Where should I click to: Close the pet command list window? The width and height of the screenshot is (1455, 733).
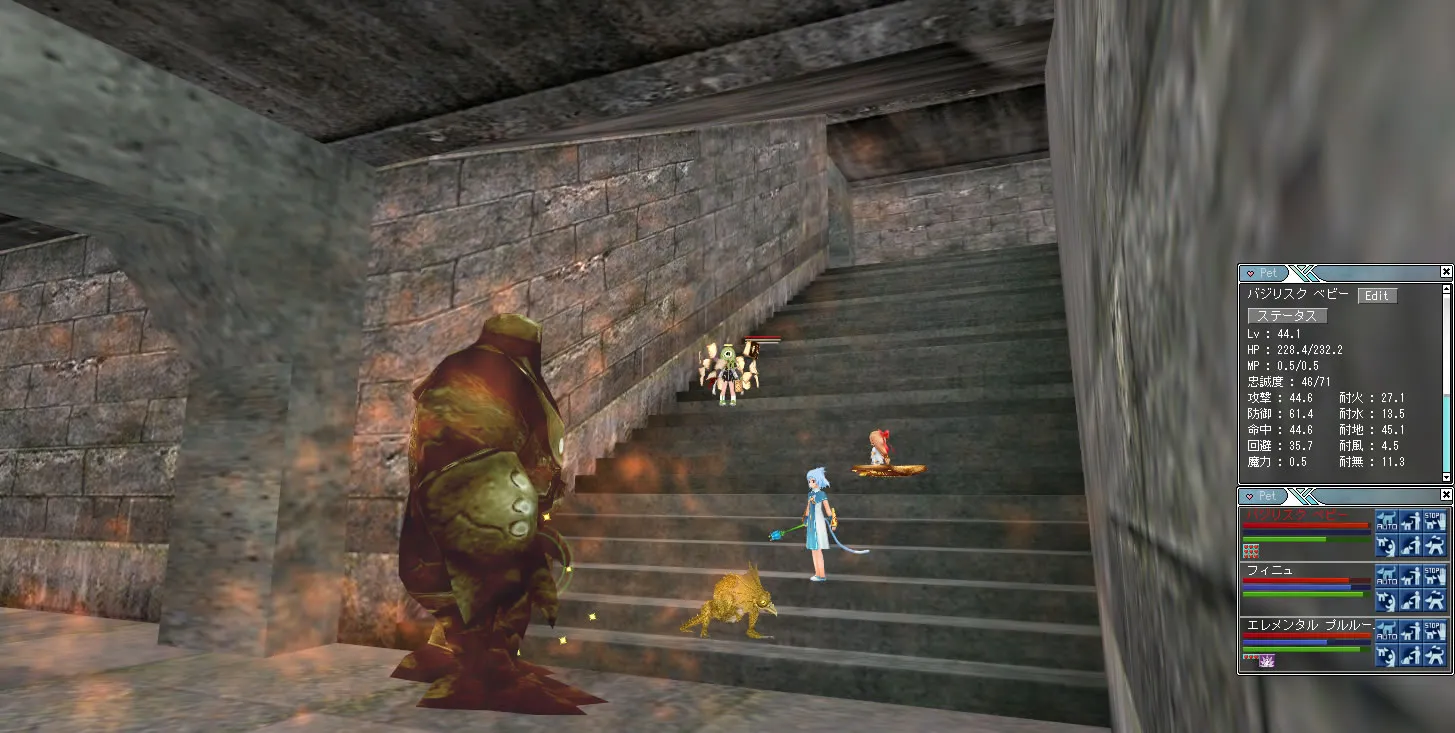pyautogui.click(x=1446, y=495)
